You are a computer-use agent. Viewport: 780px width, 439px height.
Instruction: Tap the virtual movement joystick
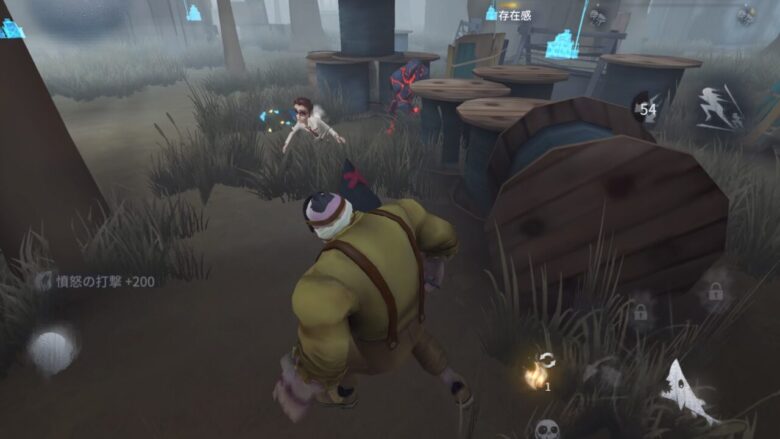52,349
